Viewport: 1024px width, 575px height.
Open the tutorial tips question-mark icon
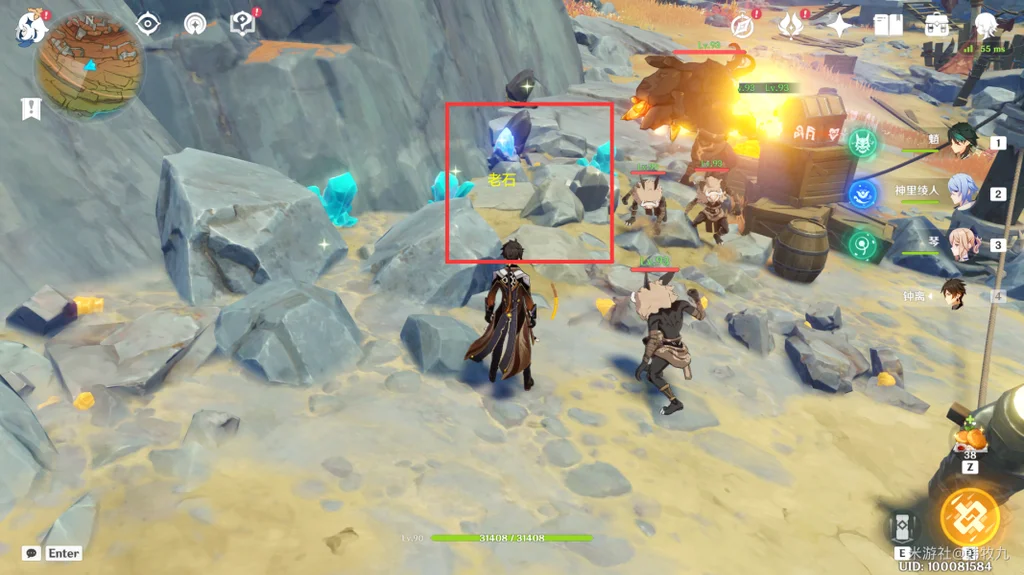tap(243, 23)
